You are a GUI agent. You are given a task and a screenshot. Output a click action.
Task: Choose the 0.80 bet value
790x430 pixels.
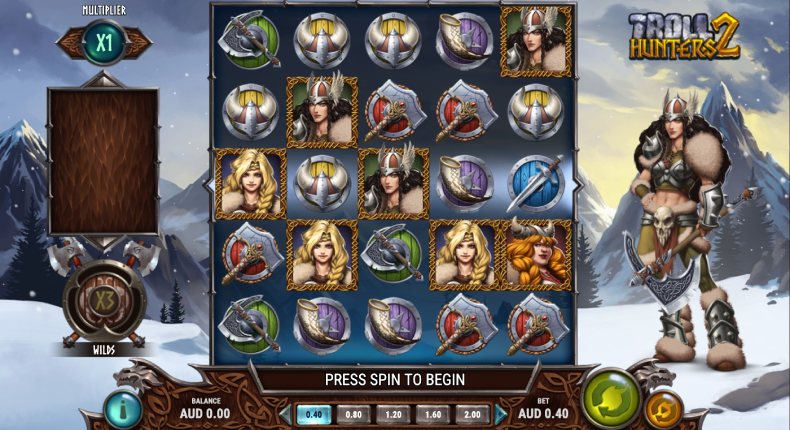pos(353,413)
